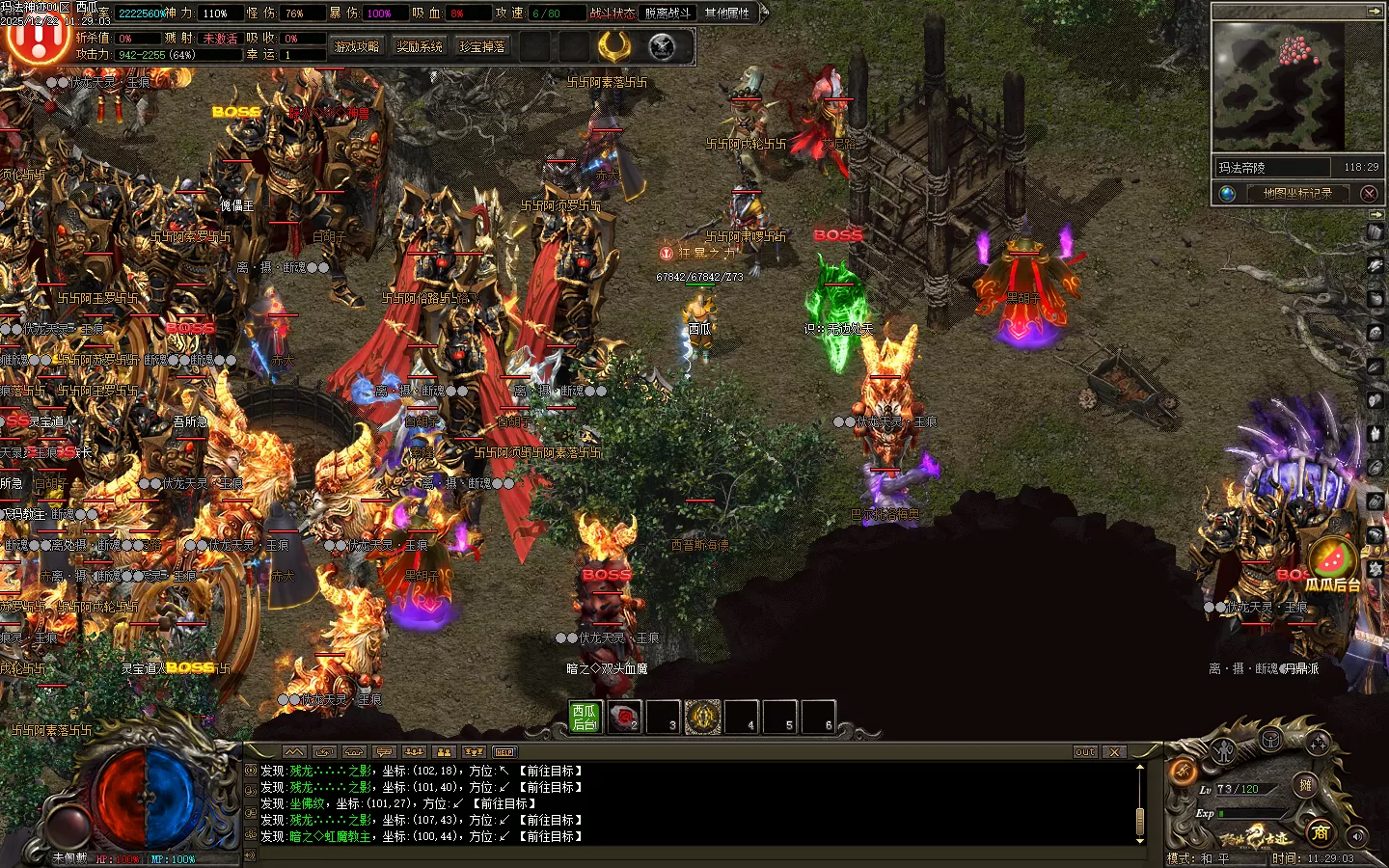Open the world map globe icon
The image size is (1389, 868).
coord(1227,193)
